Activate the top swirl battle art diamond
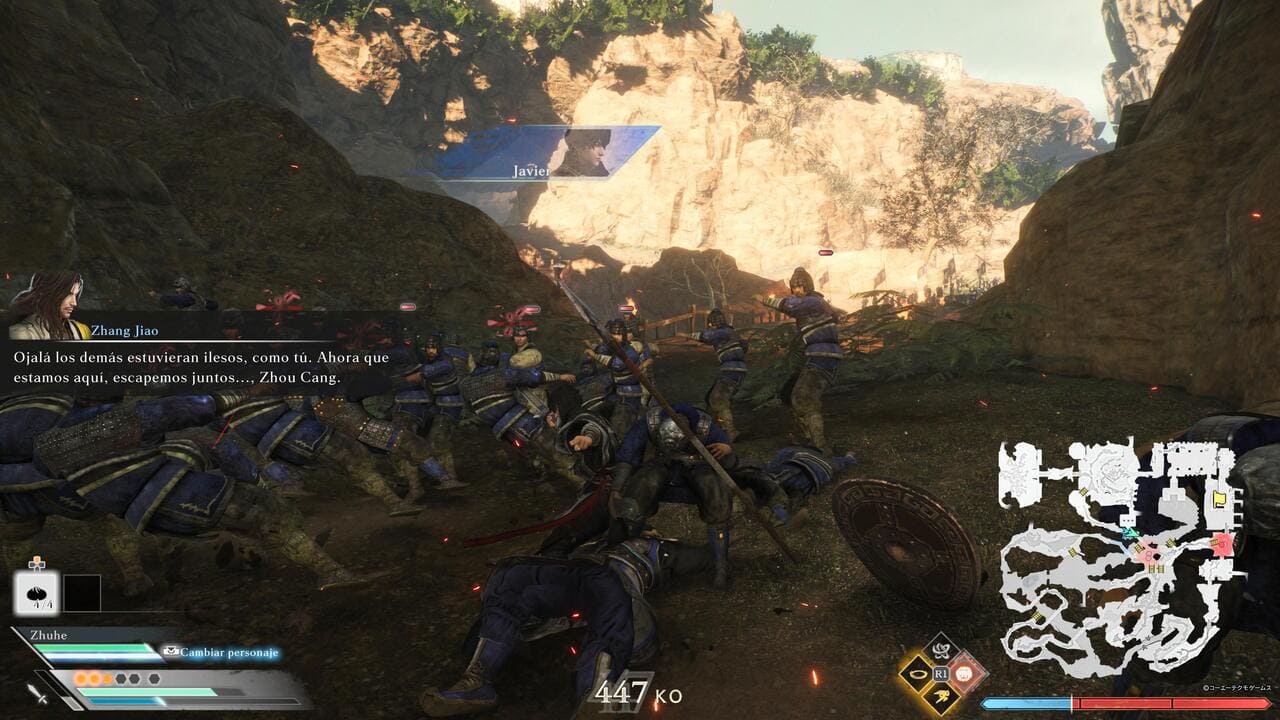 pos(941,650)
